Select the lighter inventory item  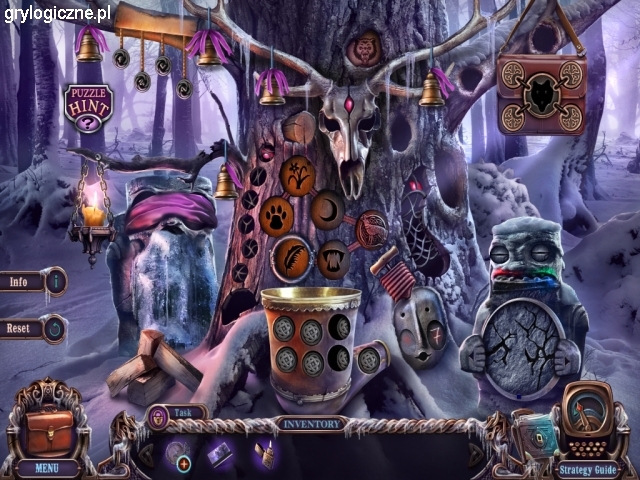pos(265,453)
